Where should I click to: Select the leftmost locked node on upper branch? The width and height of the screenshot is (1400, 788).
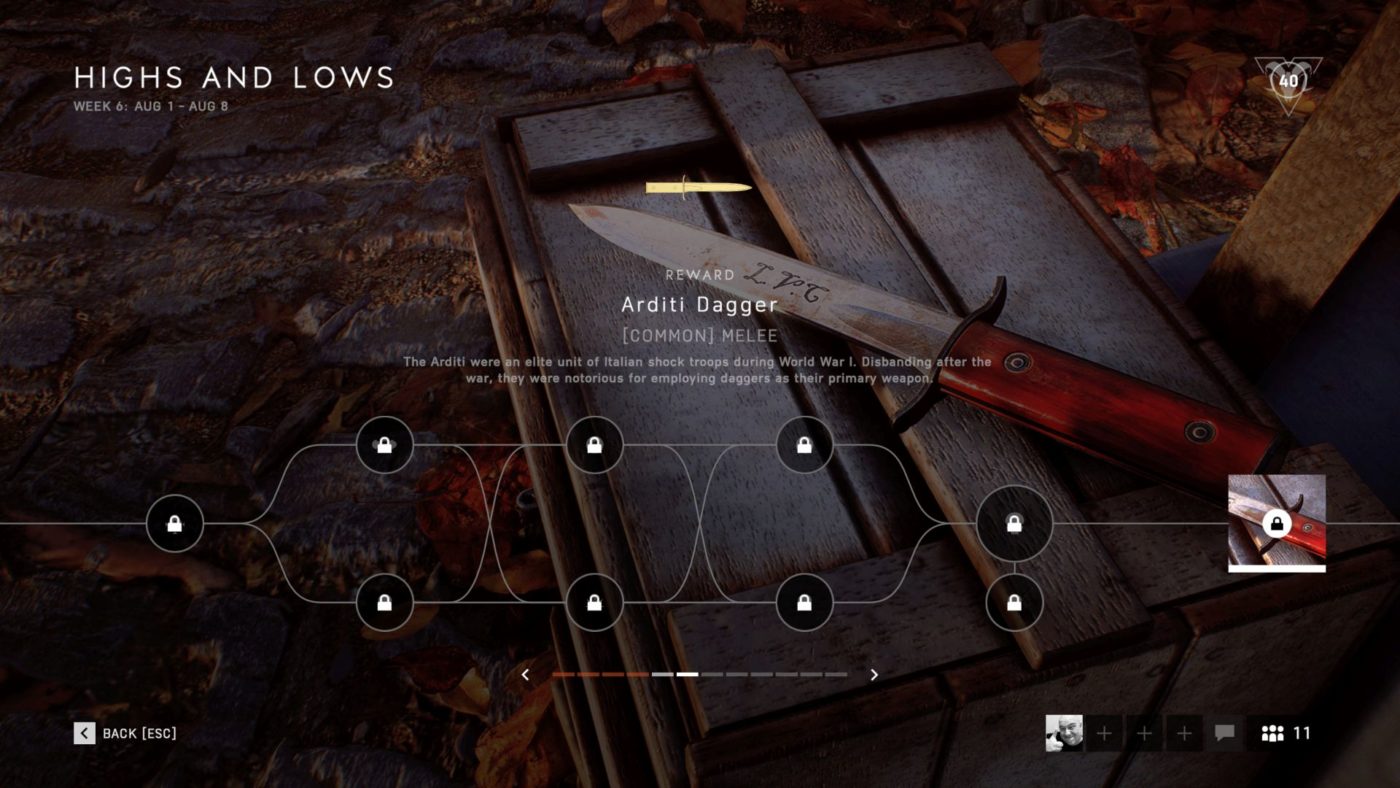pos(385,444)
